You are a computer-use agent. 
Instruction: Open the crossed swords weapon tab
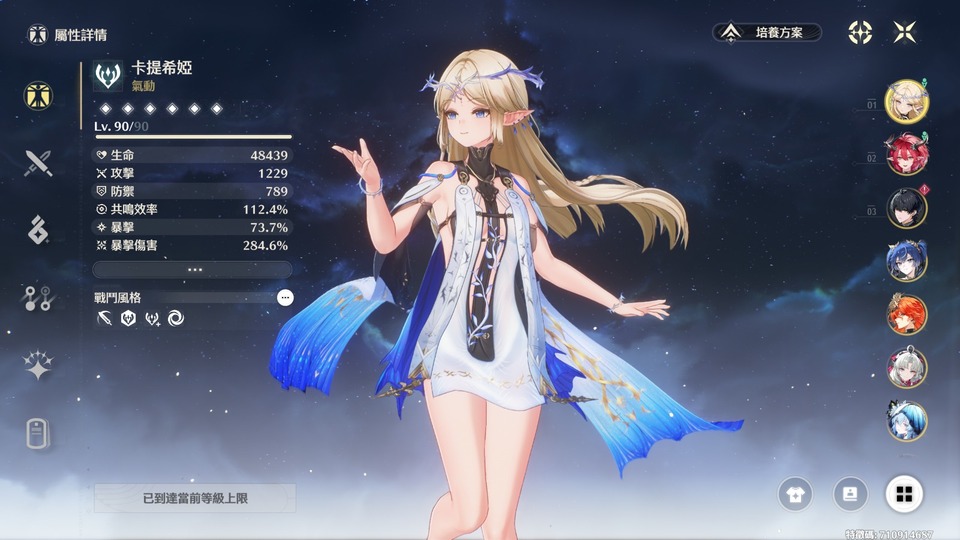click(x=38, y=162)
